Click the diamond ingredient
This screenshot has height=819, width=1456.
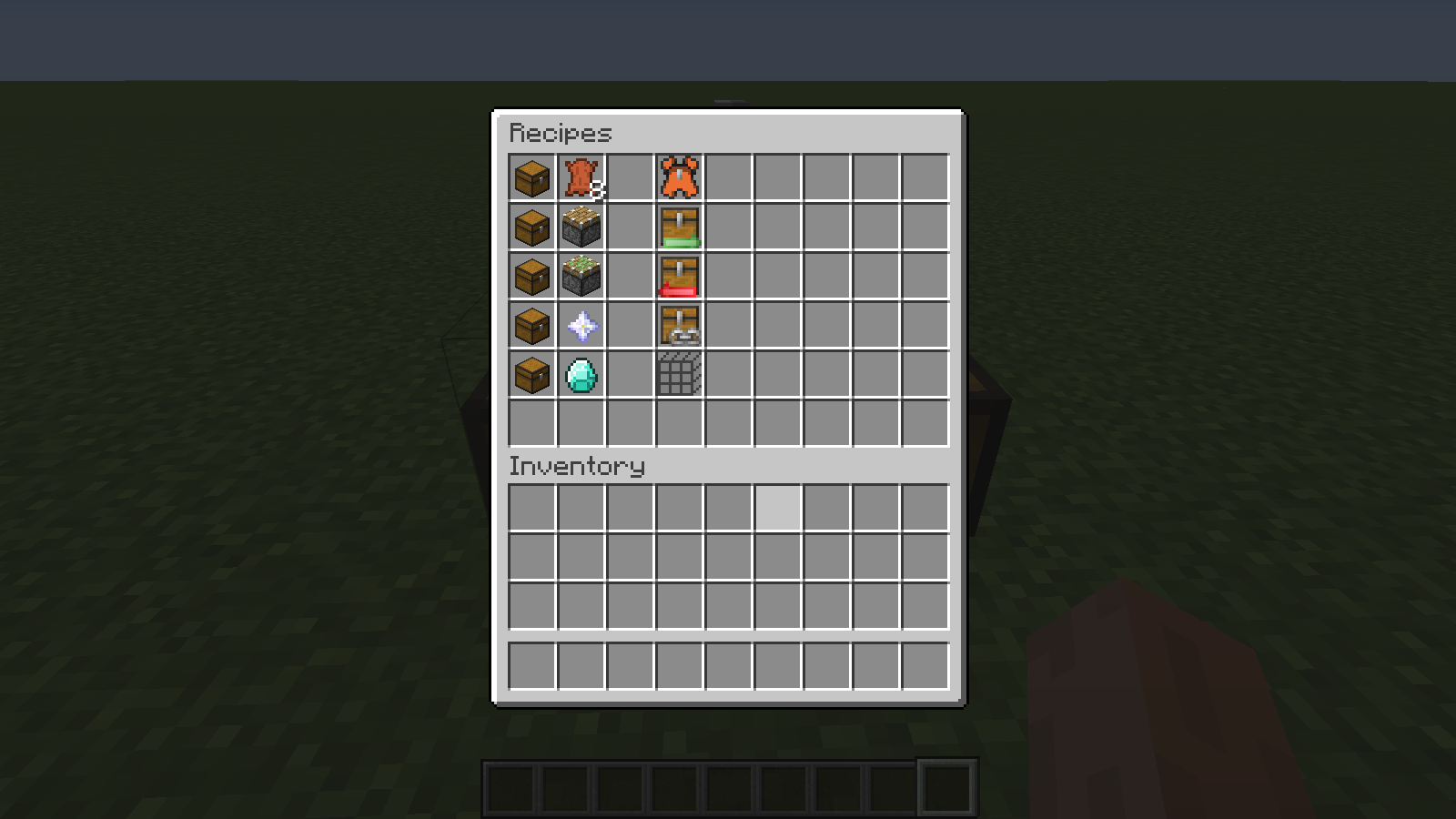click(581, 375)
